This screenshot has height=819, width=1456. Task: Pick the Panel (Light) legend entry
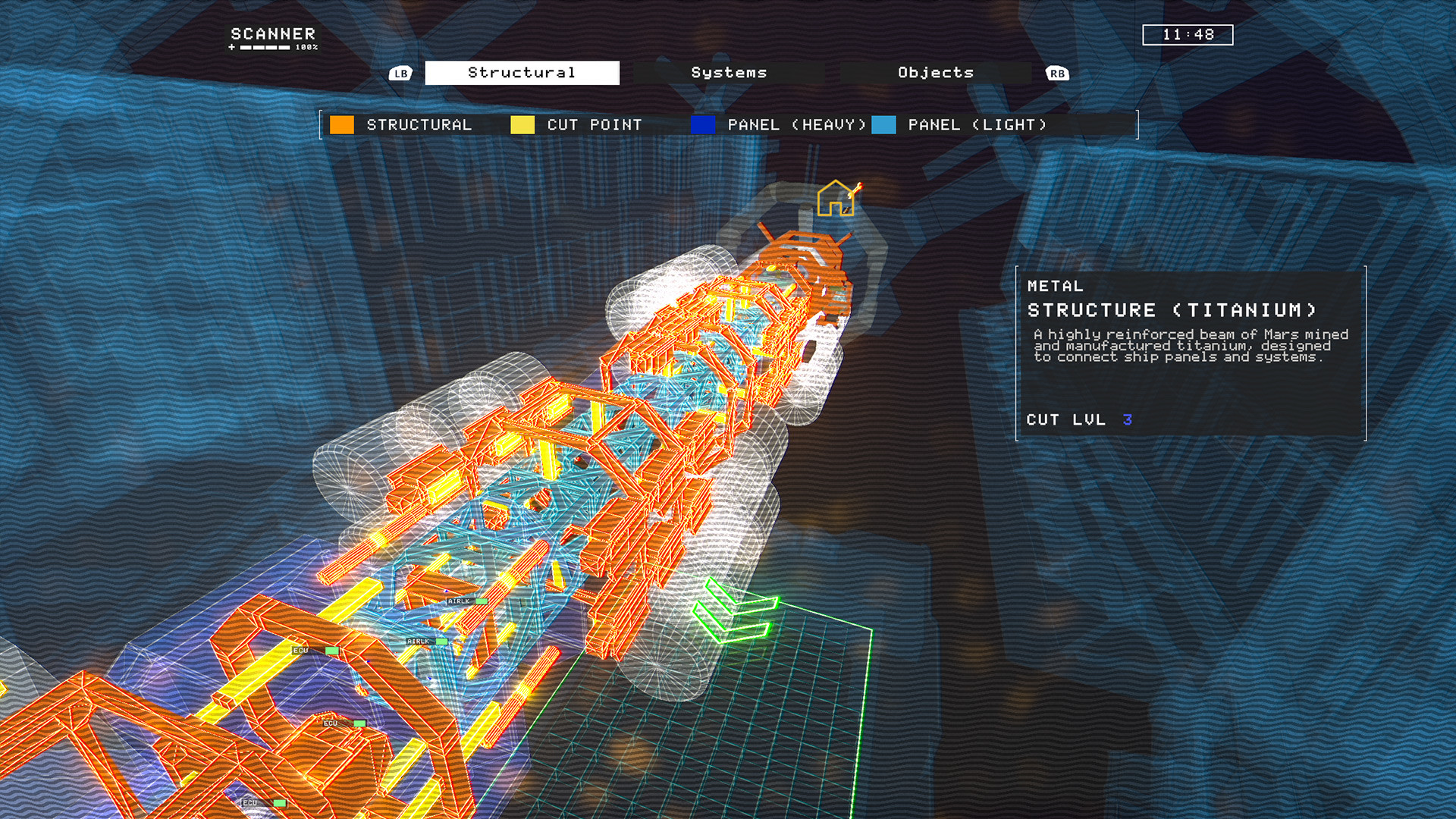[x=960, y=125]
